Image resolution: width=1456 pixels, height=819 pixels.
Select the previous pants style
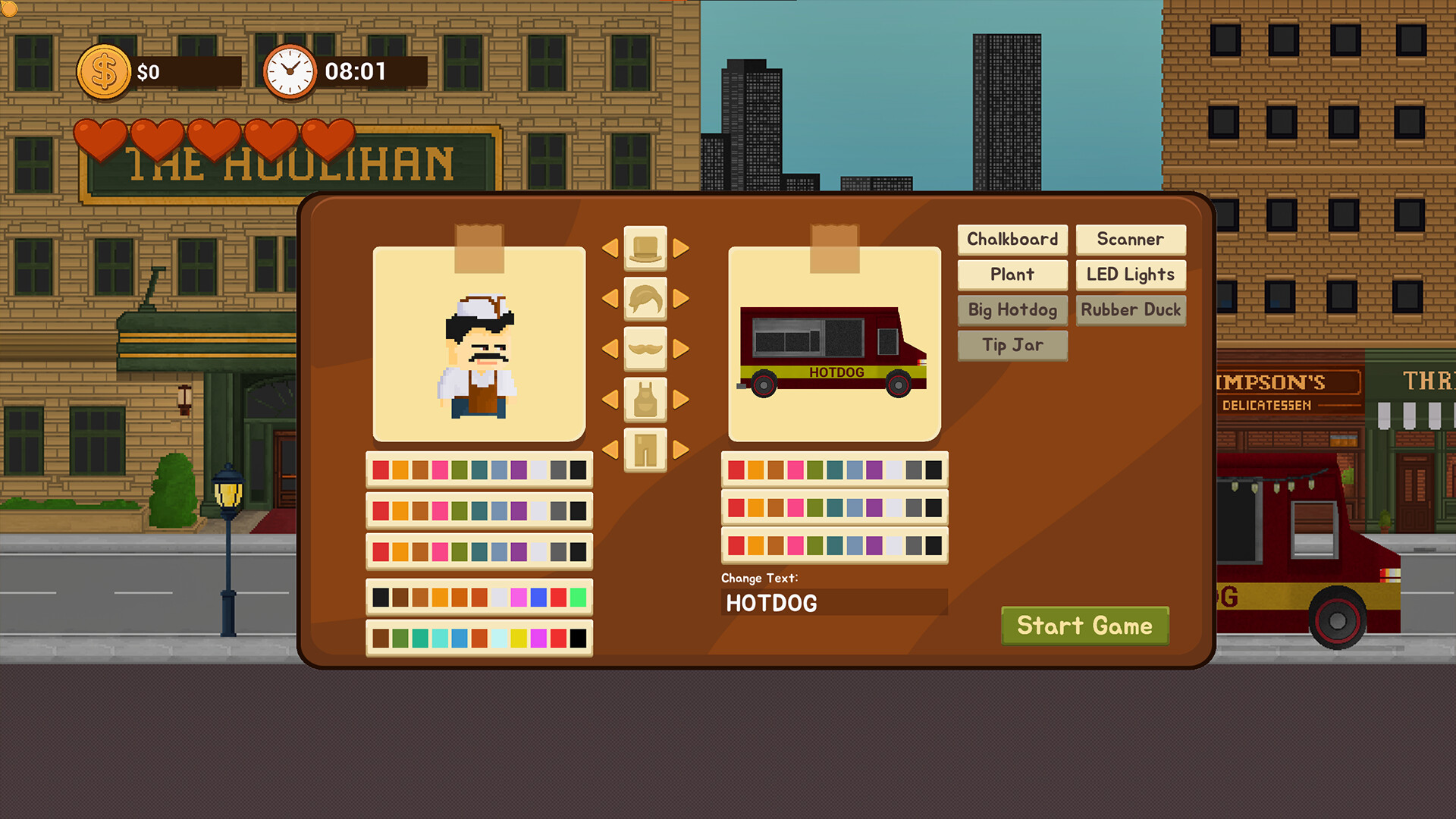point(610,450)
